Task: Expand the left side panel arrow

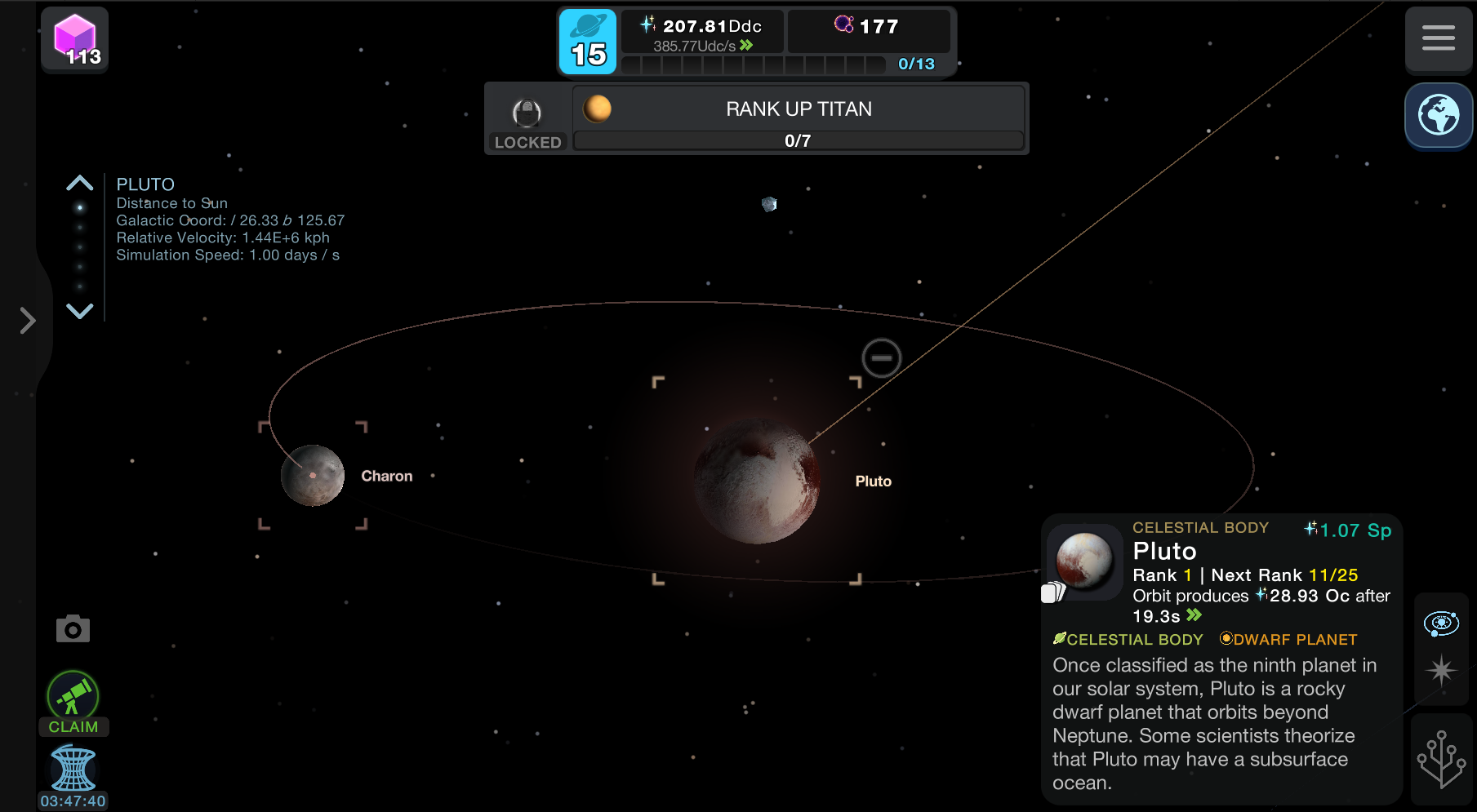Action: [28, 321]
